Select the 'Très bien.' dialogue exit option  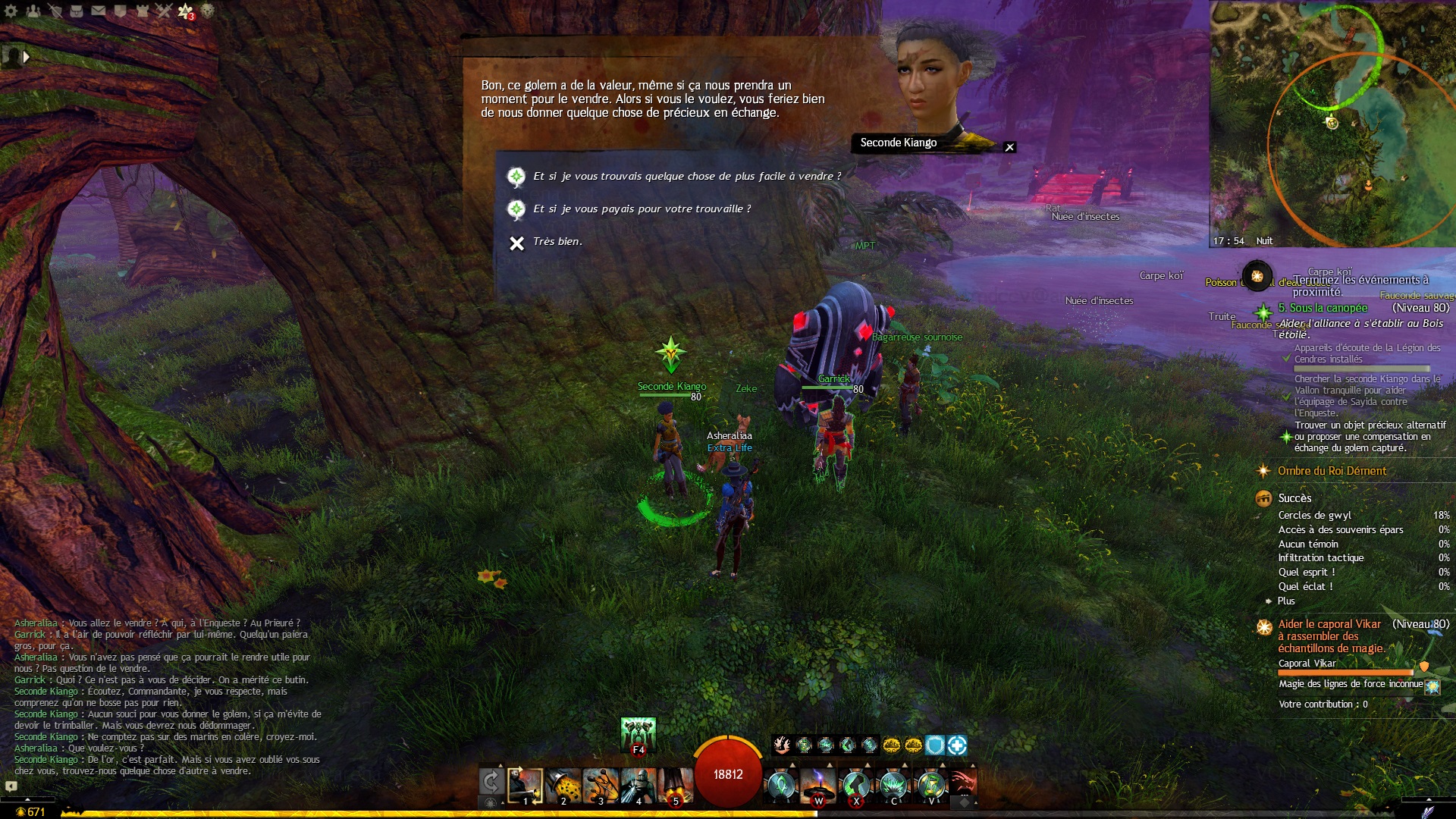pos(557,242)
